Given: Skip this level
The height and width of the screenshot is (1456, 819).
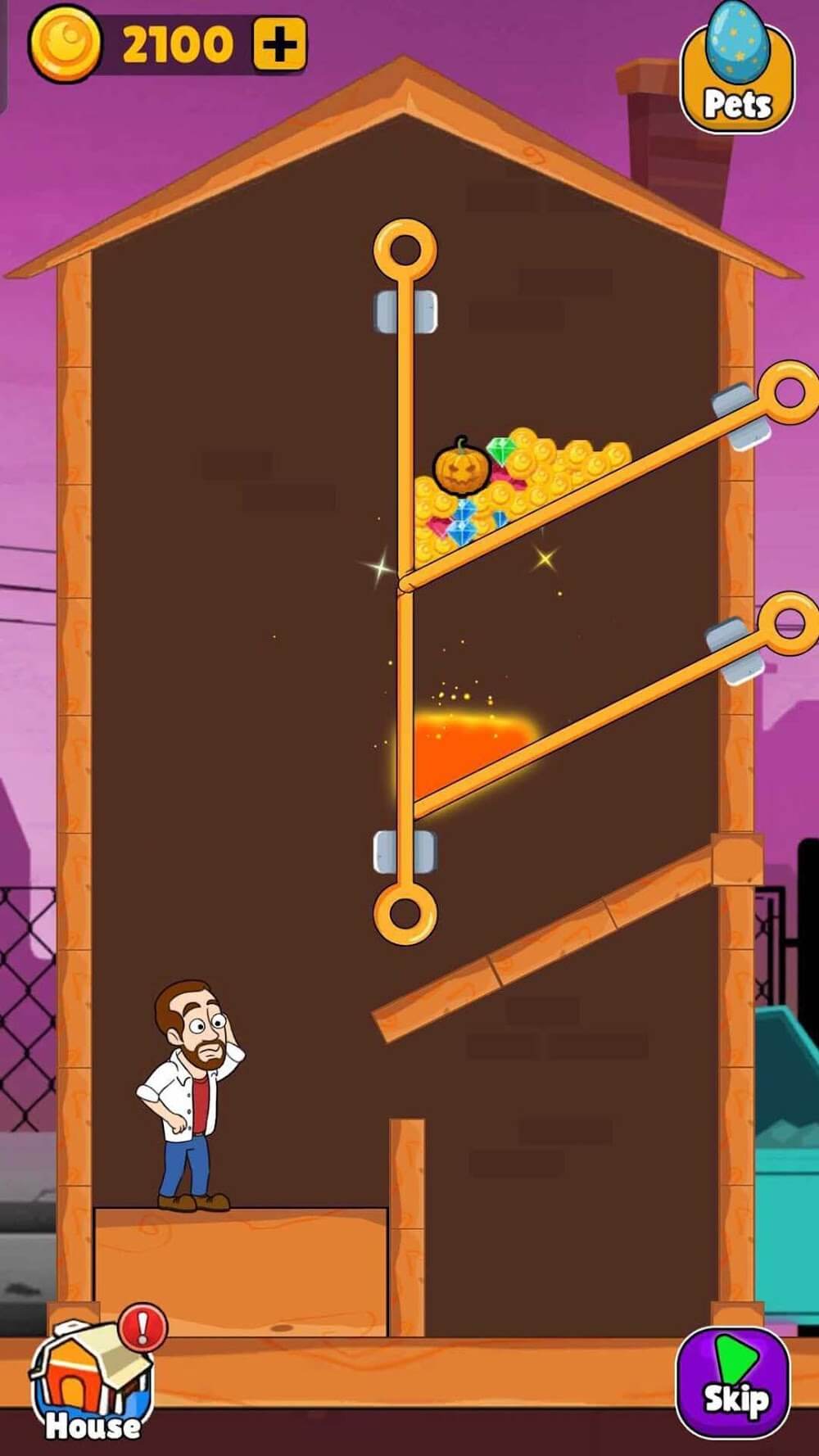Looking at the screenshot, I should (x=733, y=1380).
